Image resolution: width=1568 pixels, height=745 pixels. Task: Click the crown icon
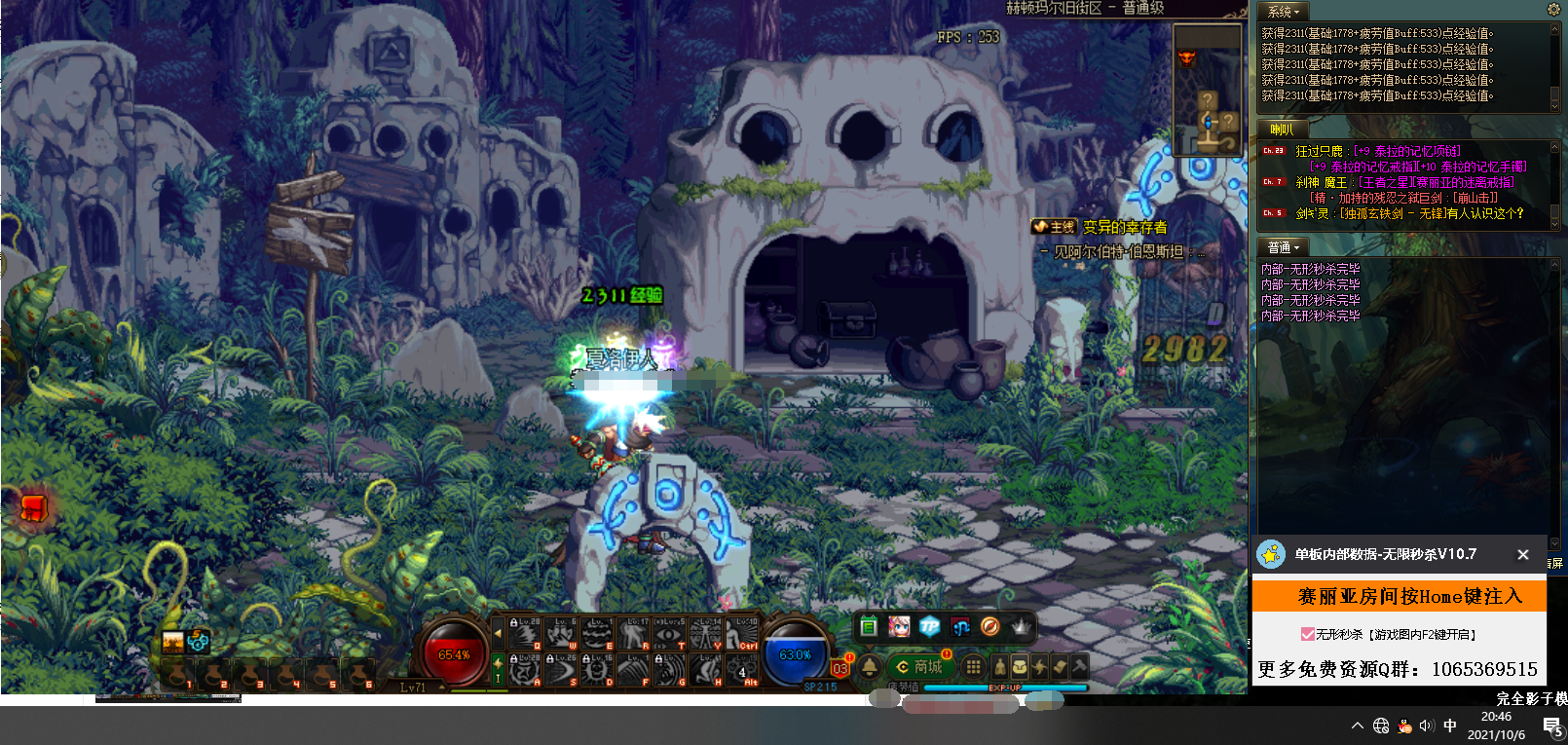tap(1021, 627)
